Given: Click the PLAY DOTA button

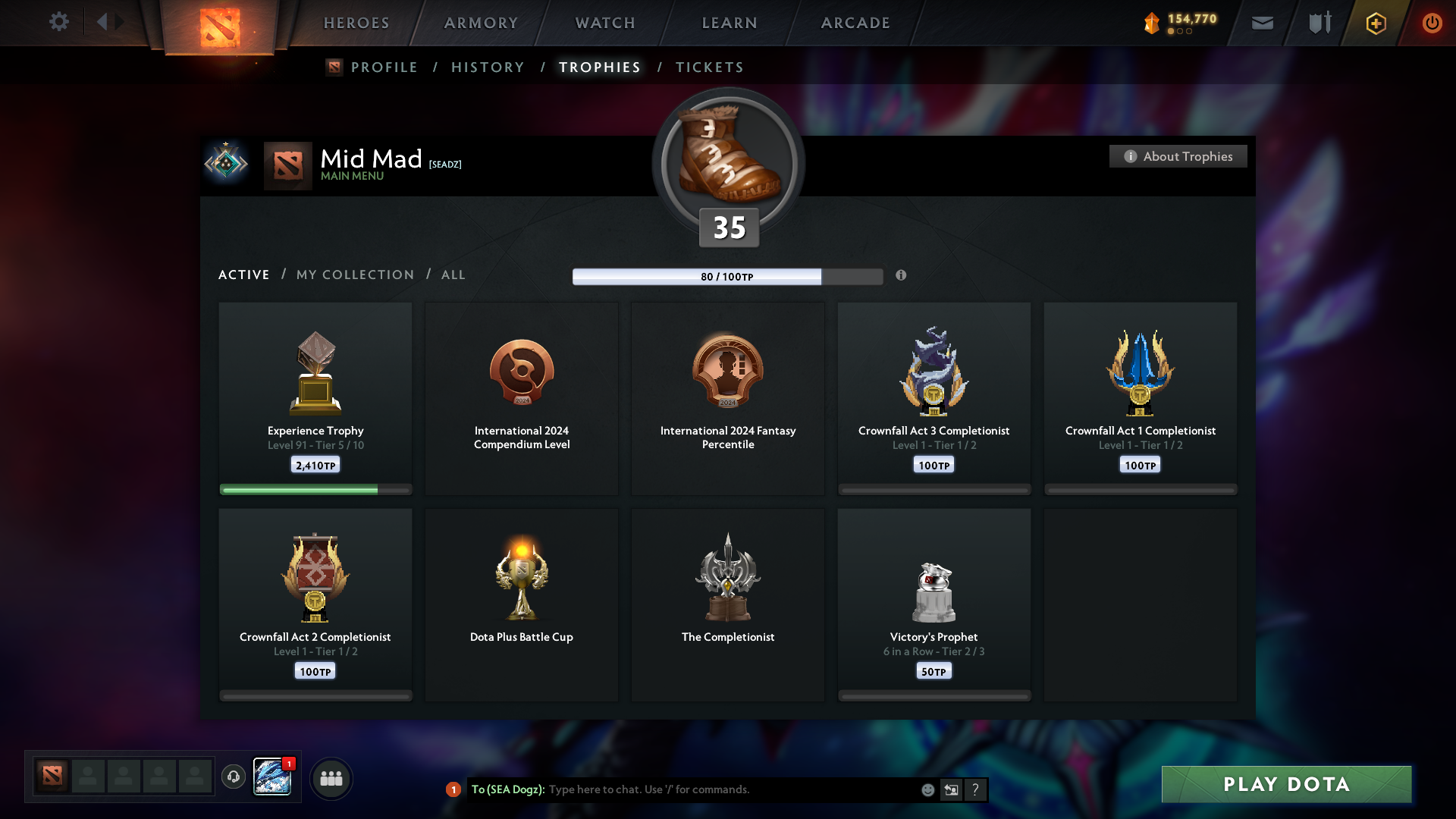Looking at the screenshot, I should pyautogui.click(x=1286, y=785).
